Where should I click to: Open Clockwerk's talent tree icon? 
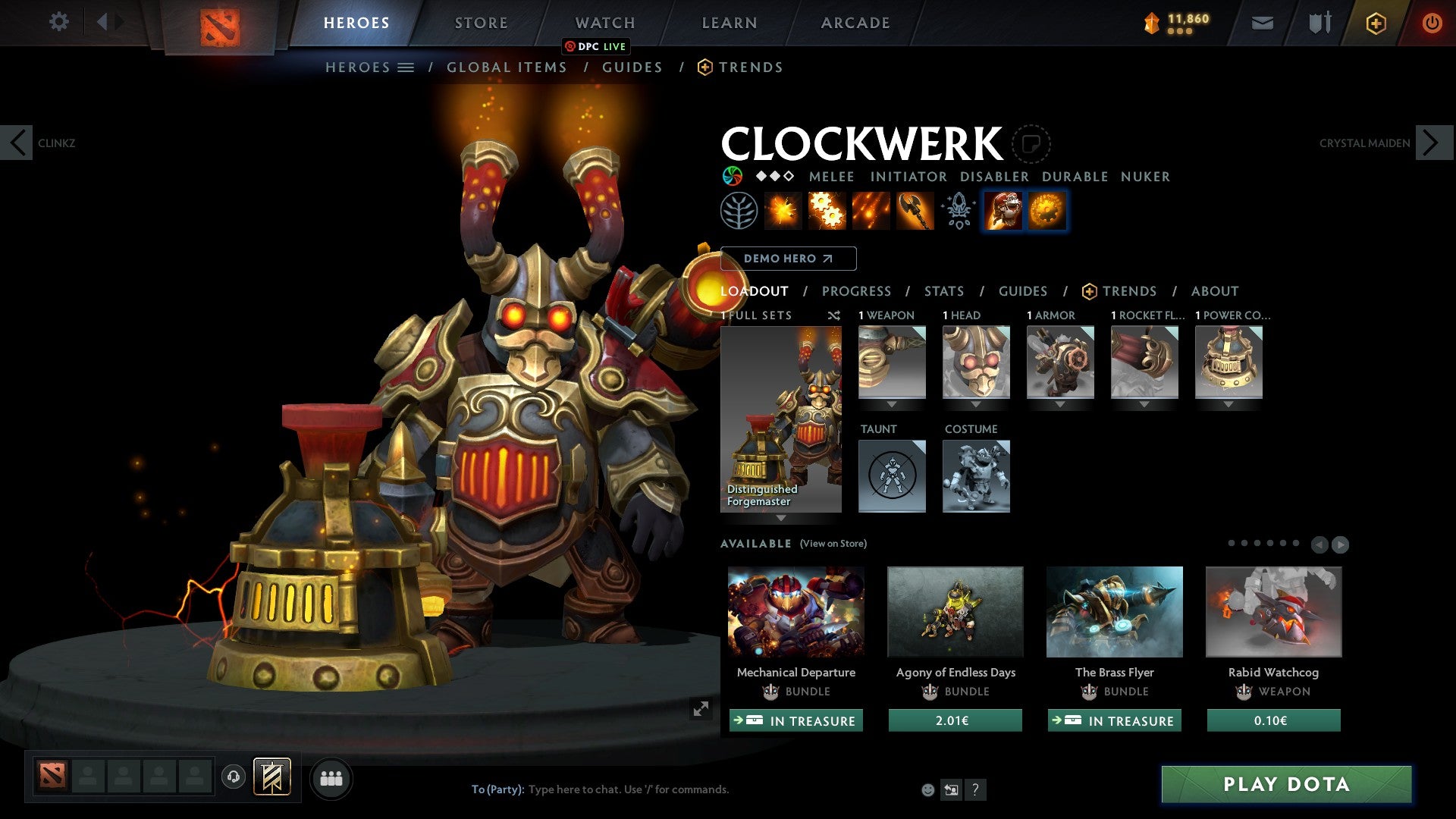(739, 211)
